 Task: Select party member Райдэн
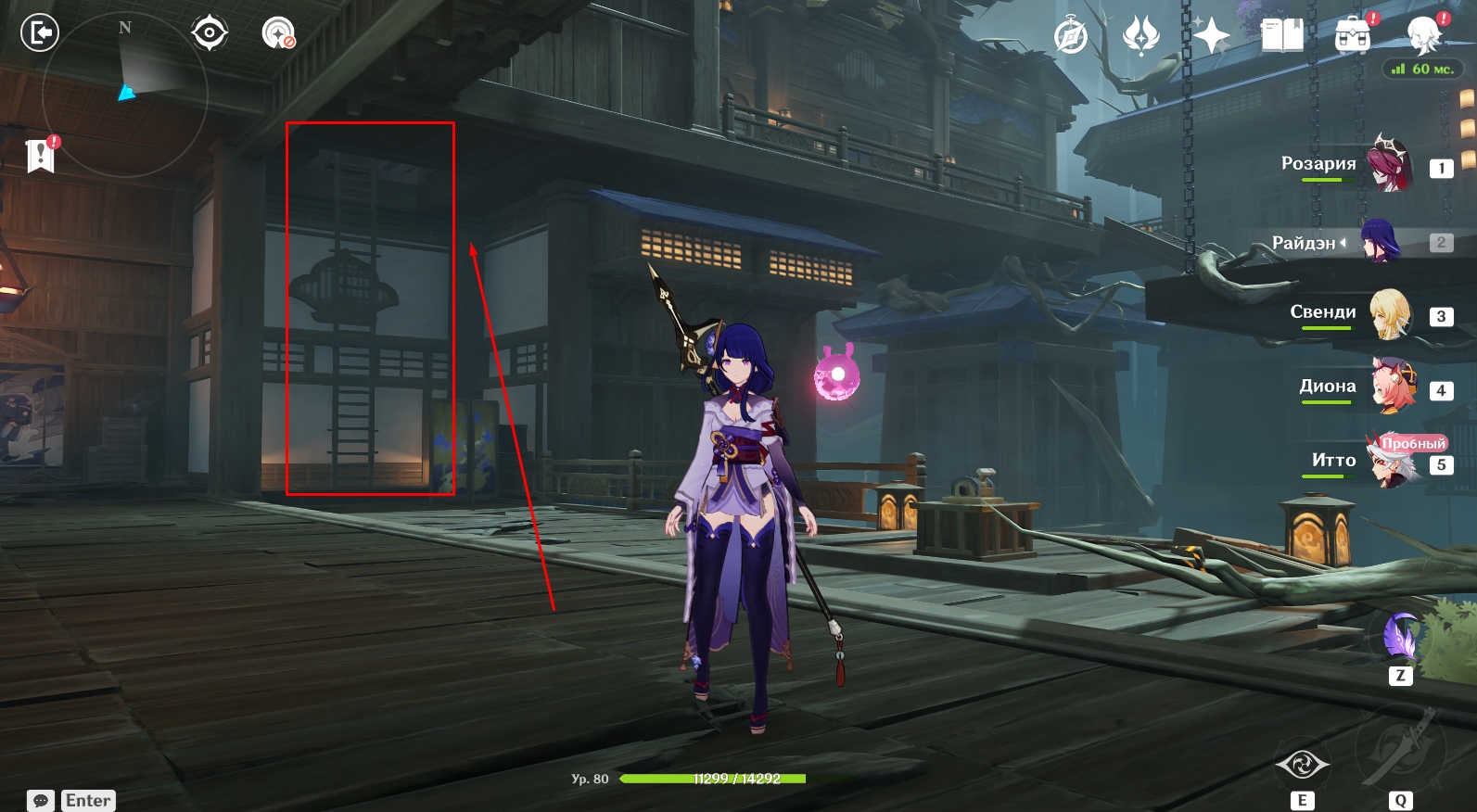pyautogui.click(x=1380, y=242)
